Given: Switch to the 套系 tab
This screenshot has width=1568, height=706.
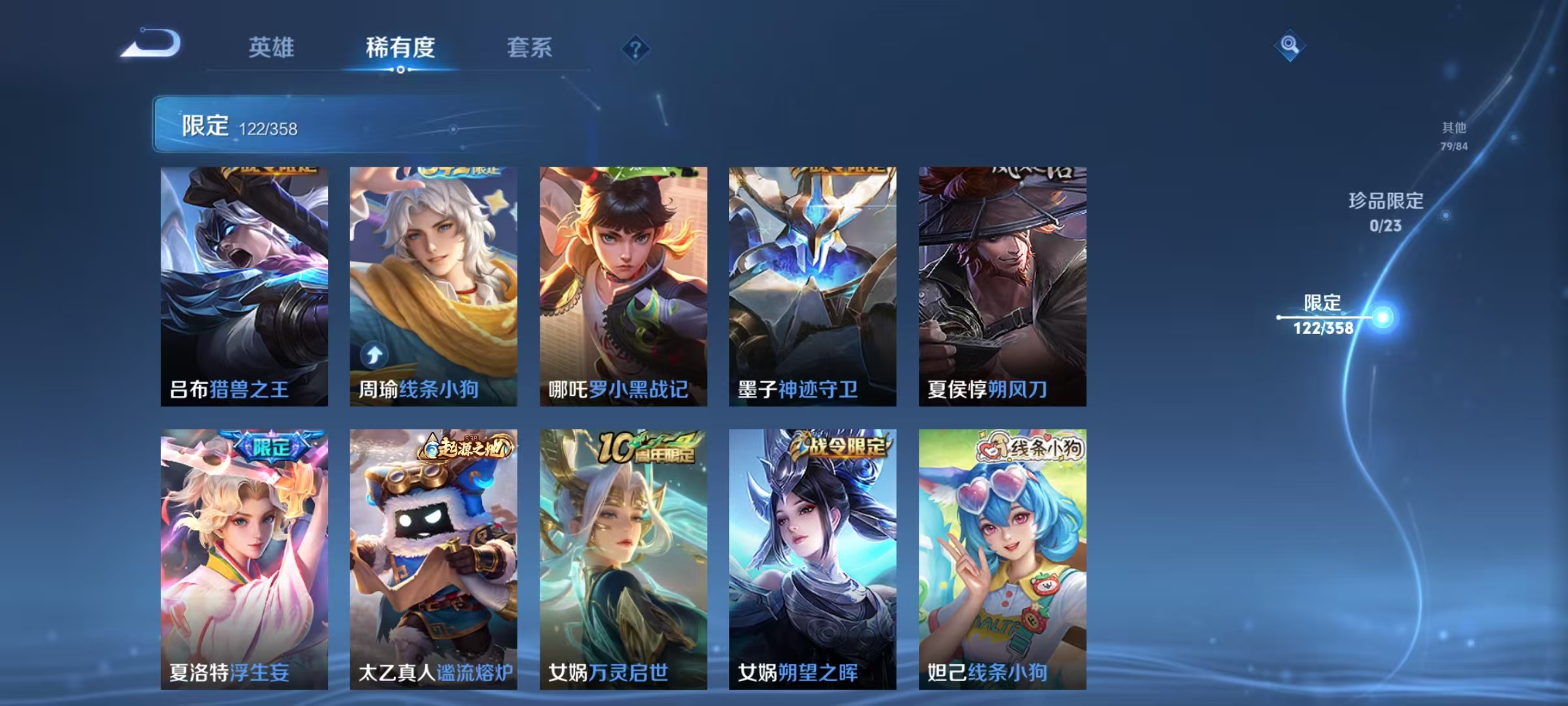Looking at the screenshot, I should [x=529, y=48].
